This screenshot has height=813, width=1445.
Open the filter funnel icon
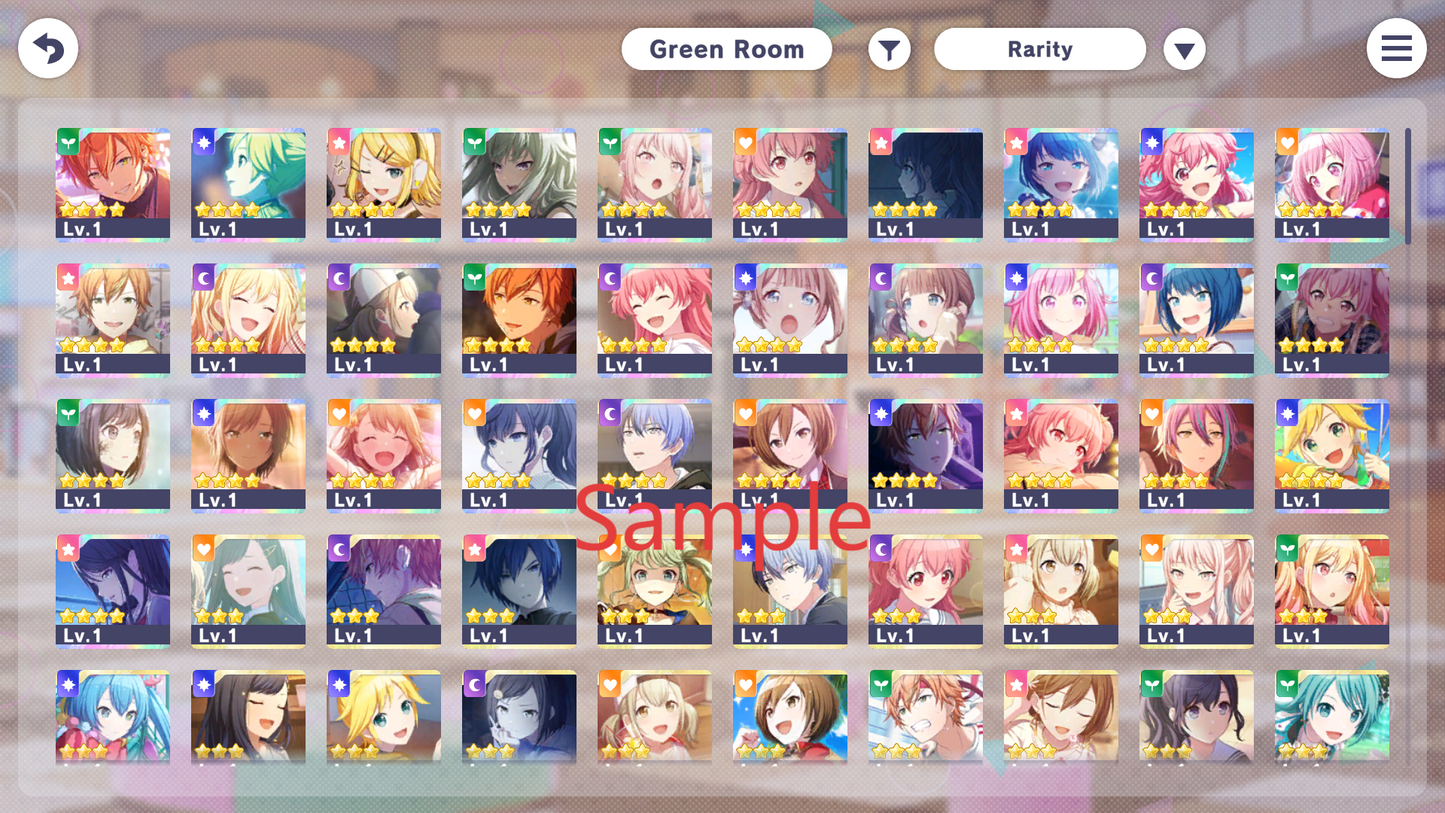(x=889, y=48)
